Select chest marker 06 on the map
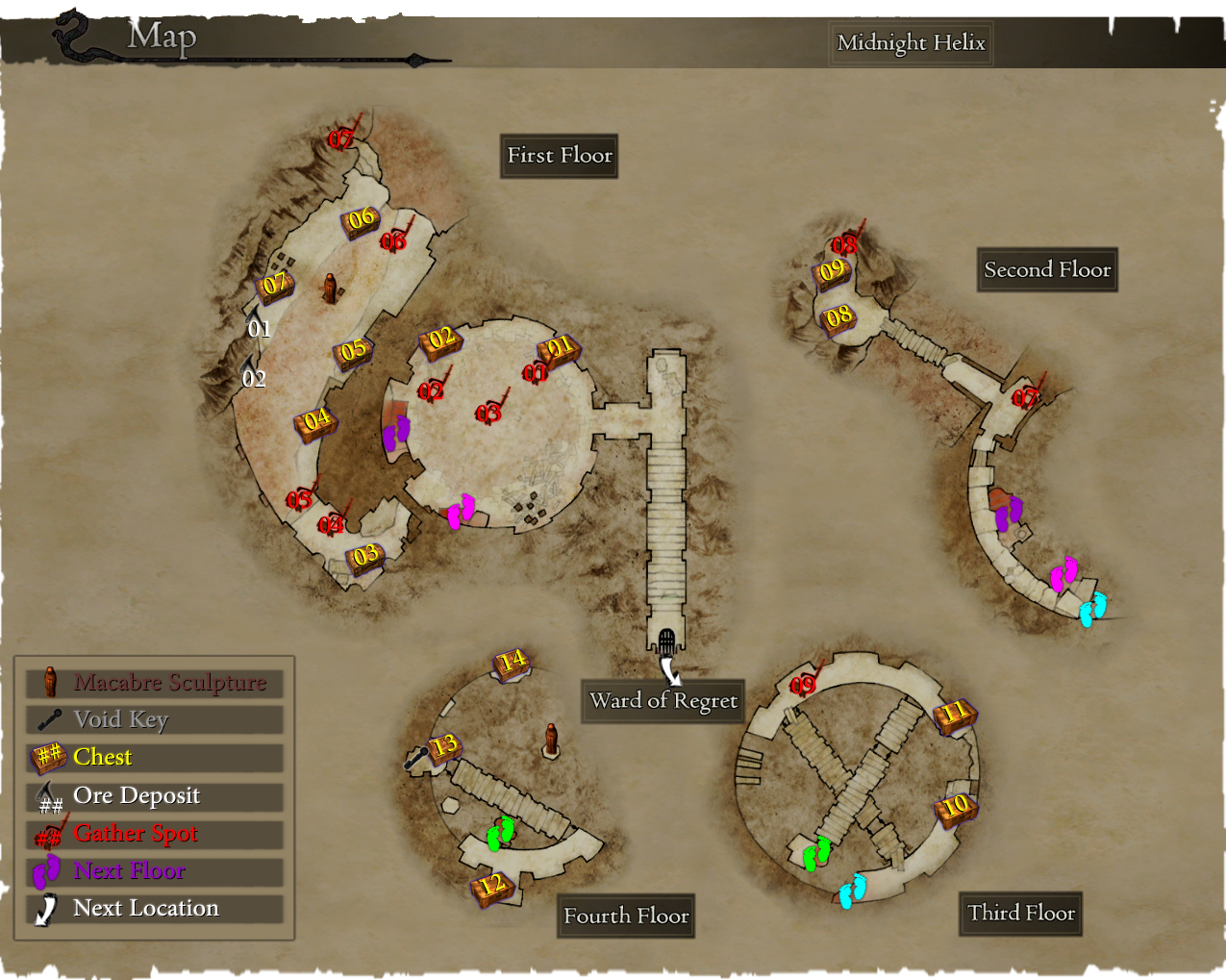Image resolution: width=1226 pixels, height=980 pixels. 361,220
